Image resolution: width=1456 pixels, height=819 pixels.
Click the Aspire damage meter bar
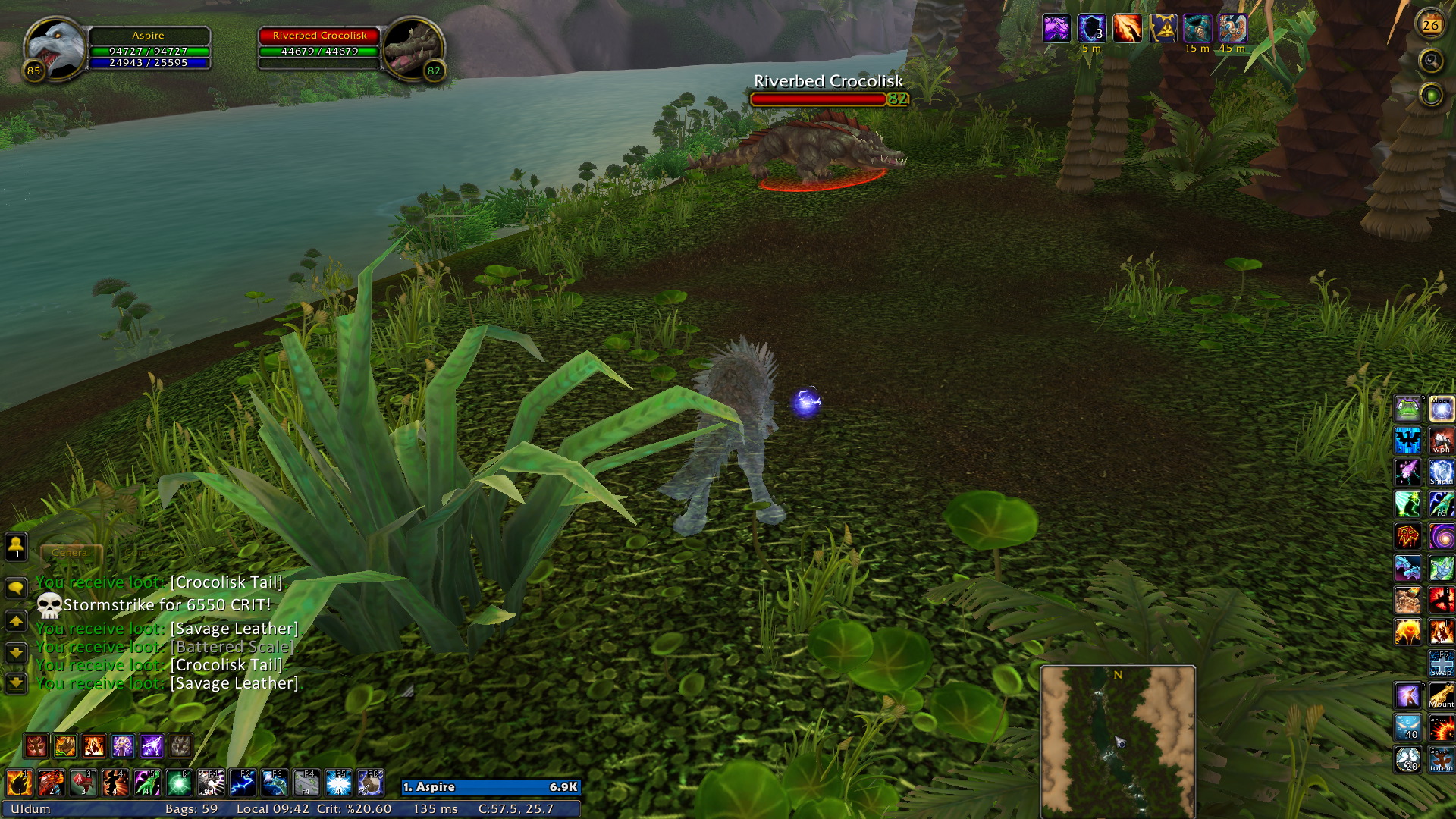pos(491,787)
